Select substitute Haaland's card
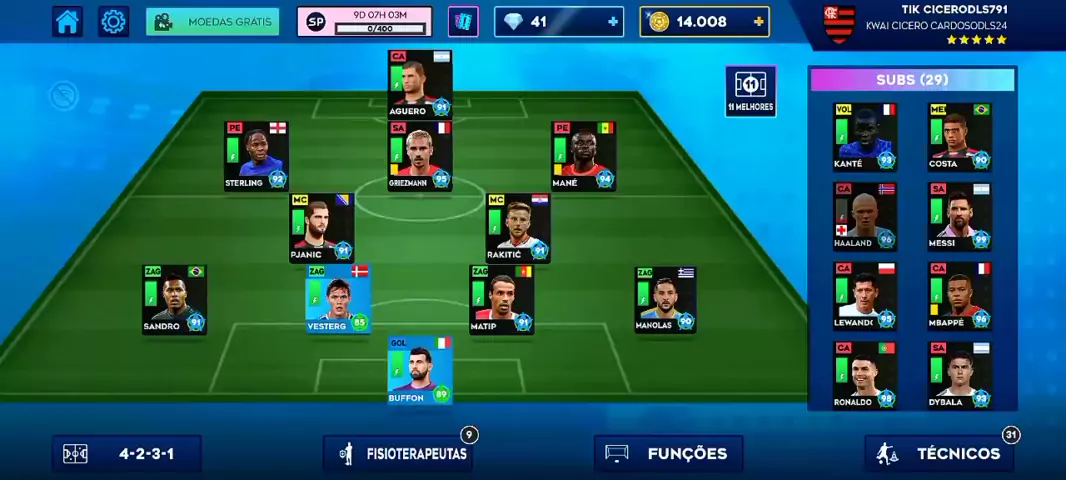 pyautogui.click(x=865, y=215)
